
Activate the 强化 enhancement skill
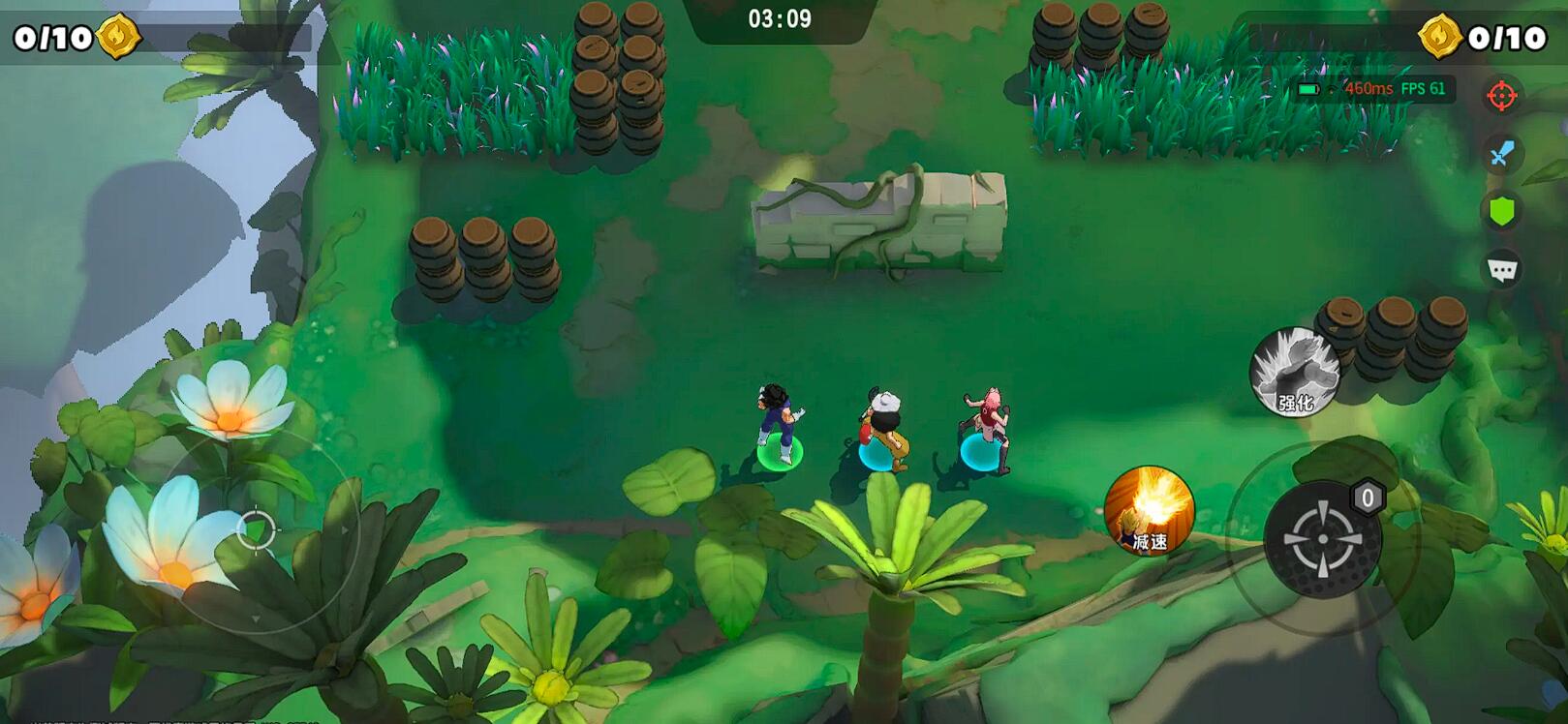tap(1294, 373)
